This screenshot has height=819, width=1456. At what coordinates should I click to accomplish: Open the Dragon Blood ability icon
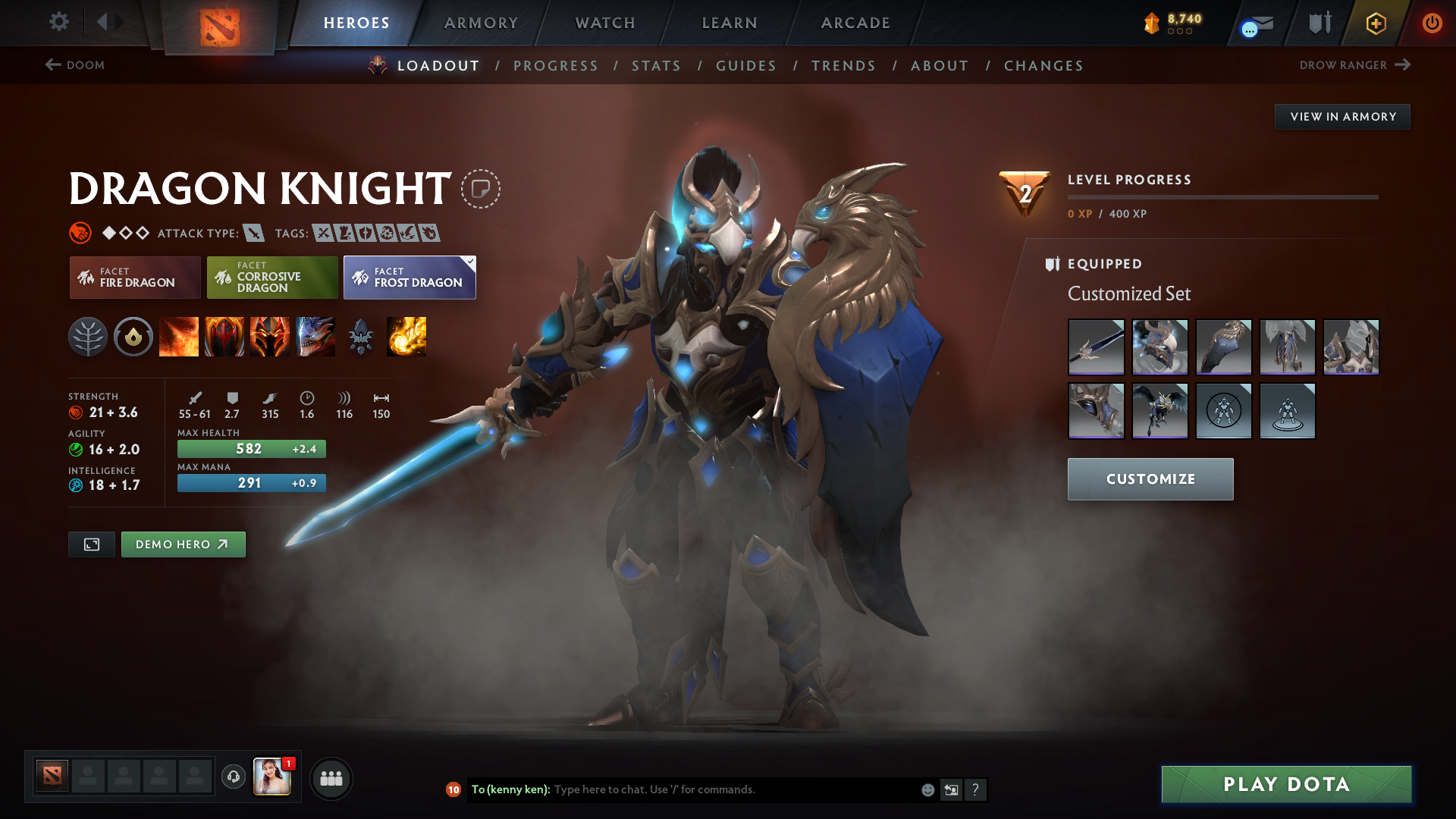(x=224, y=337)
